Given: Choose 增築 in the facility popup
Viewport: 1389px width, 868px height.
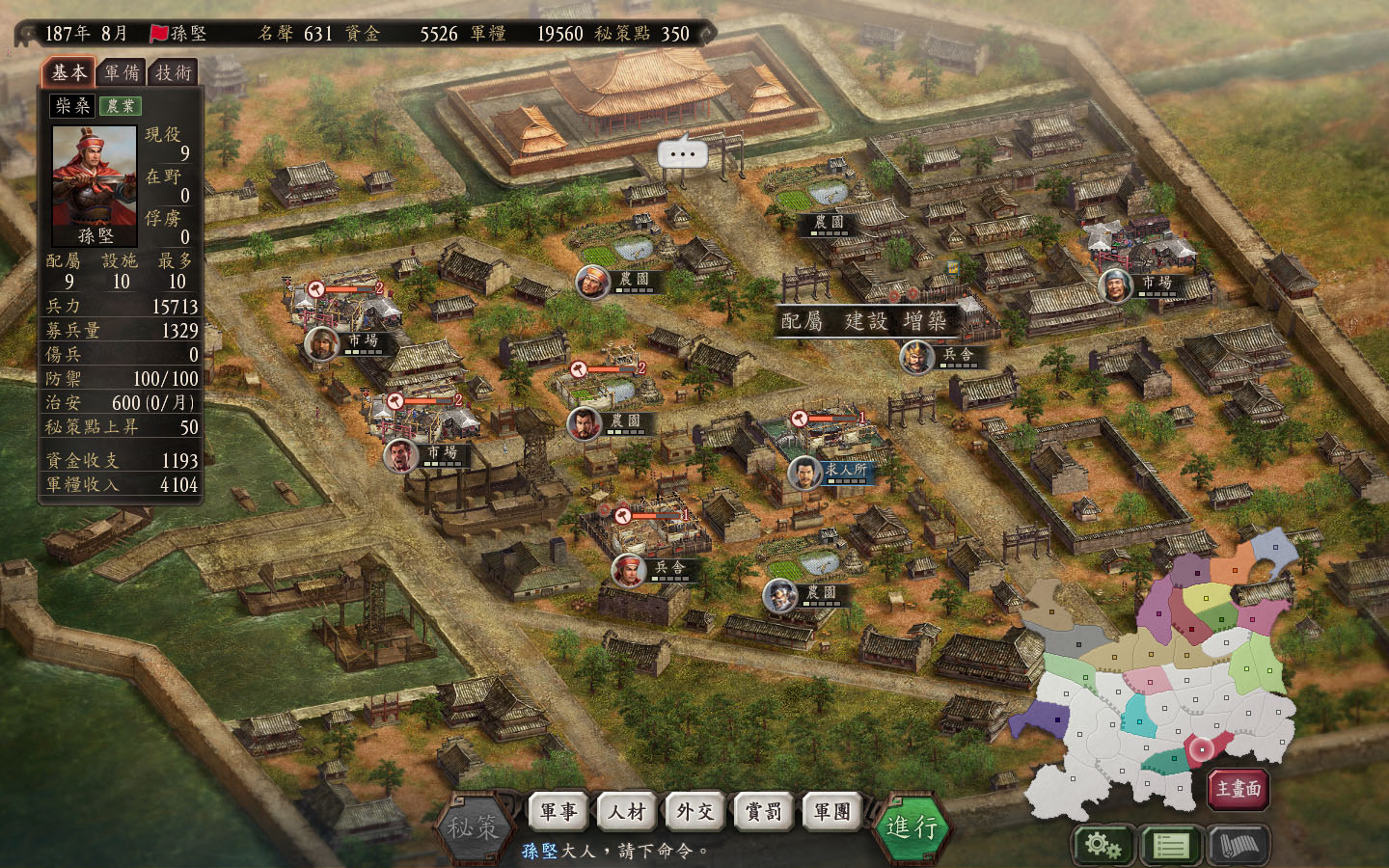Looking at the screenshot, I should (x=925, y=321).
